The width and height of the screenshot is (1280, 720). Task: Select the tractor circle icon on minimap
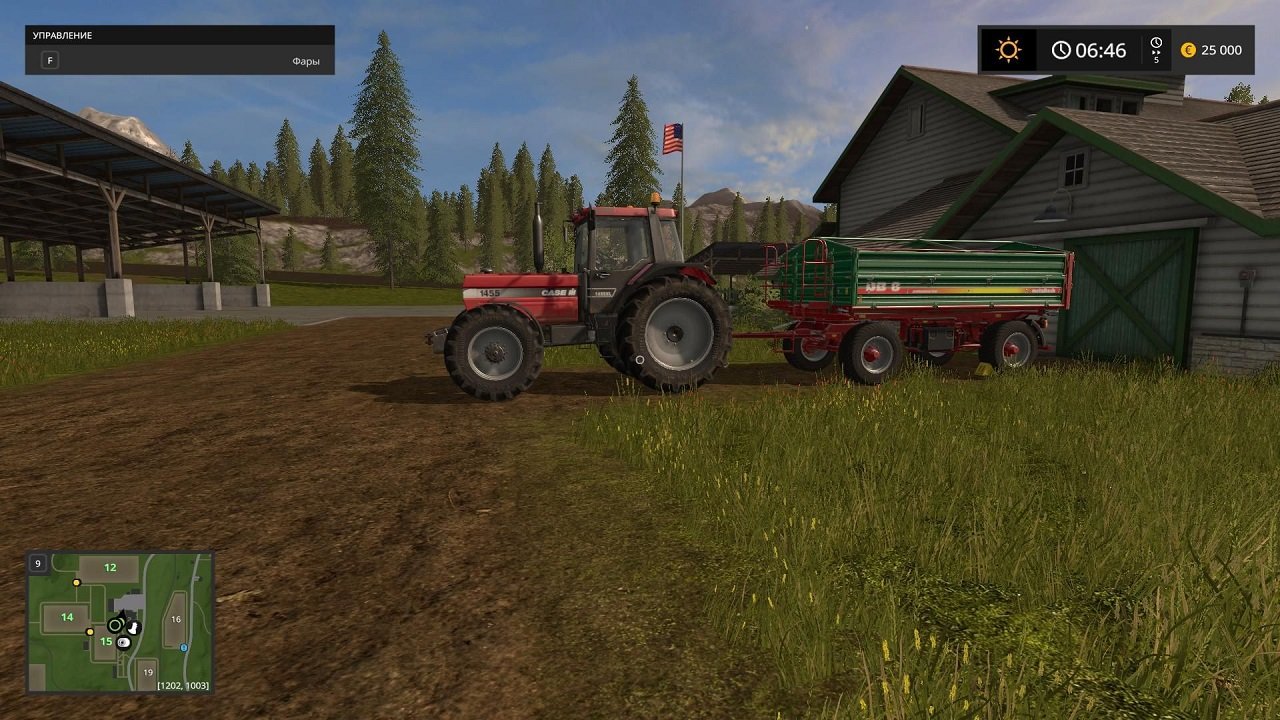[115, 626]
